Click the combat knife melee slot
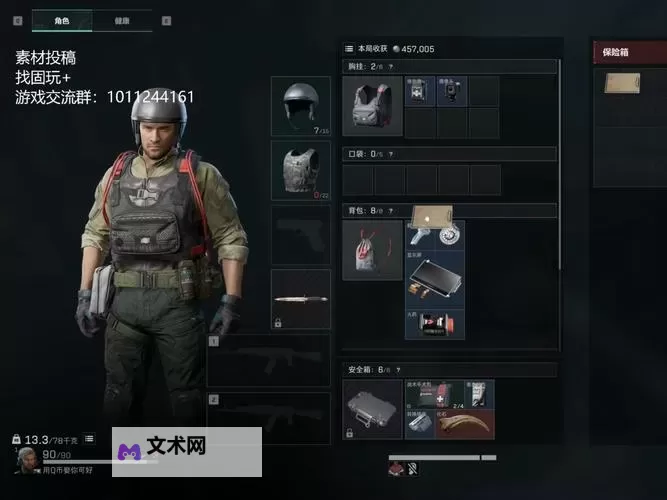The image size is (667, 500). pyautogui.click(x=300, y=298)
